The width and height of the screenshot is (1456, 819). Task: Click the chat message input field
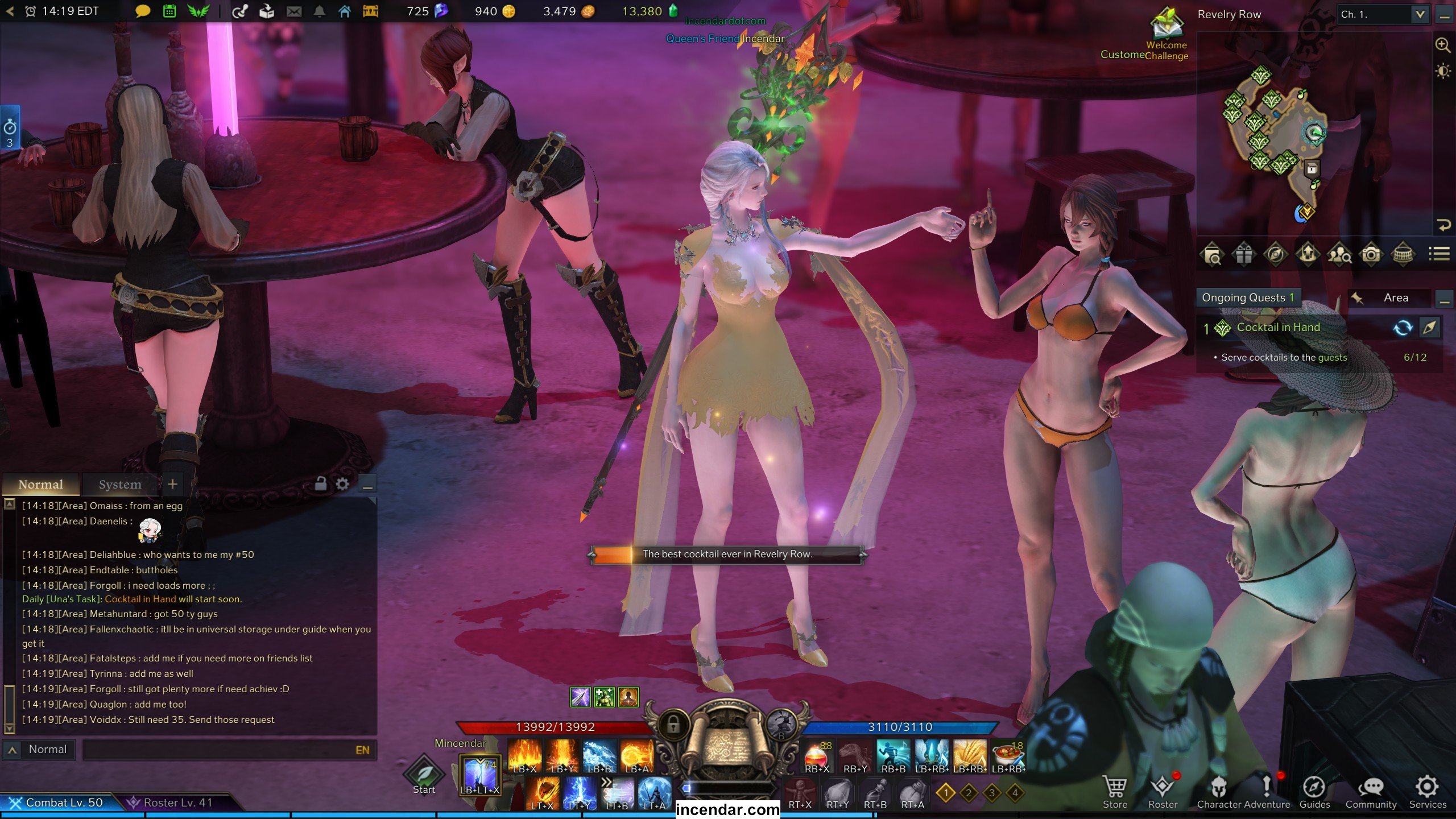coord(219,750)
